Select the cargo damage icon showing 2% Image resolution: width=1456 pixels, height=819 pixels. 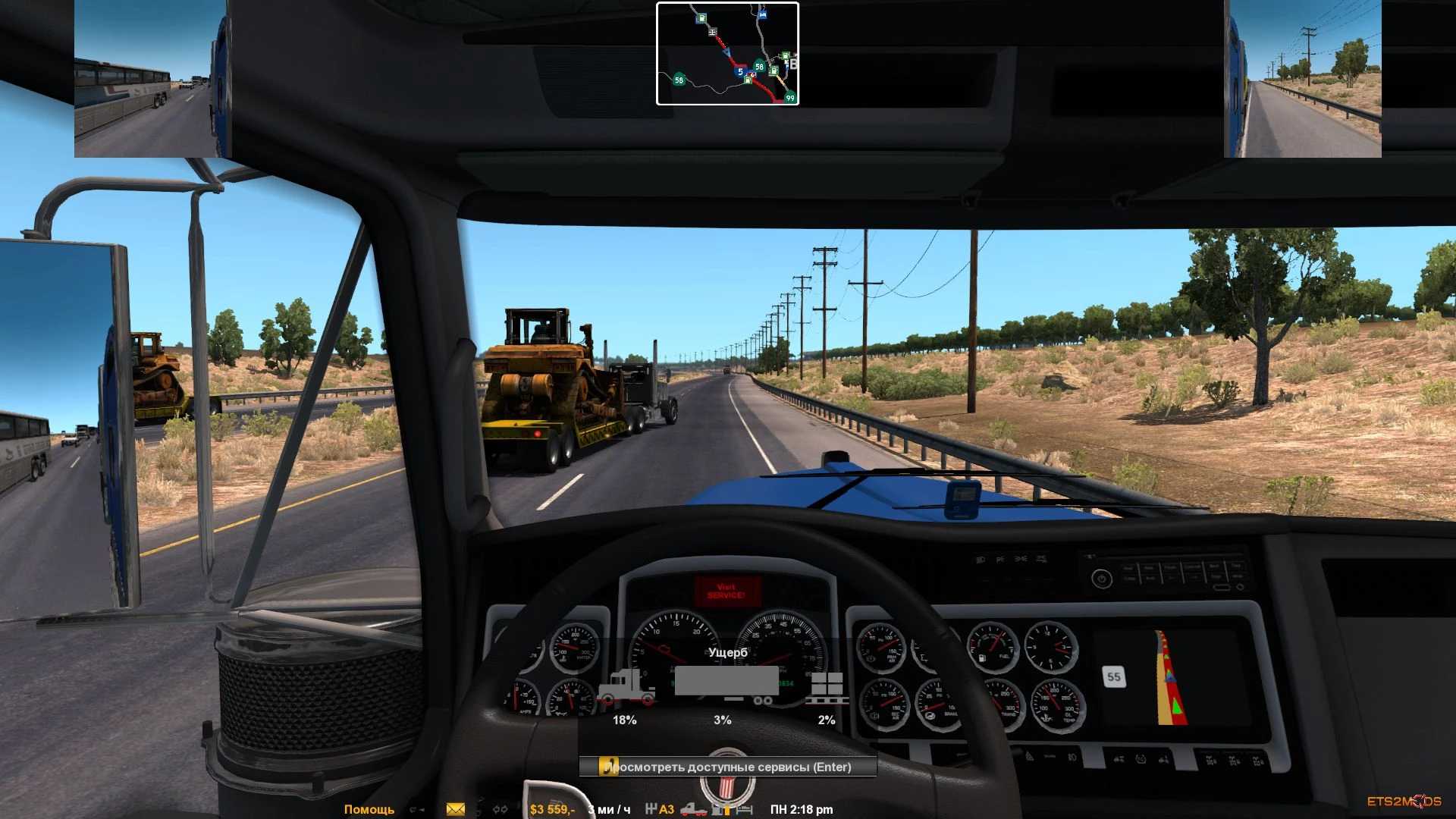pyautogui.click(x=827, y=686)
